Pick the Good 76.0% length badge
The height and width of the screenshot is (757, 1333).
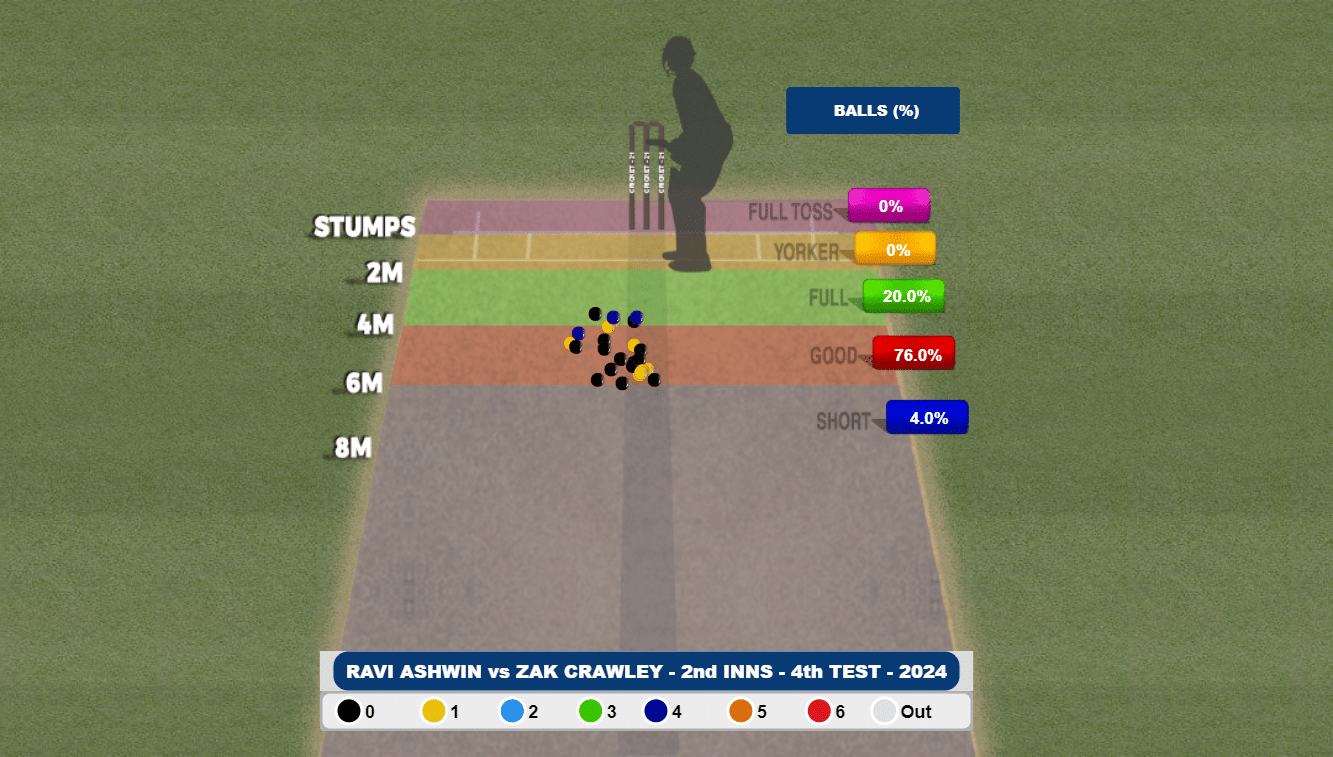point(914,354)
